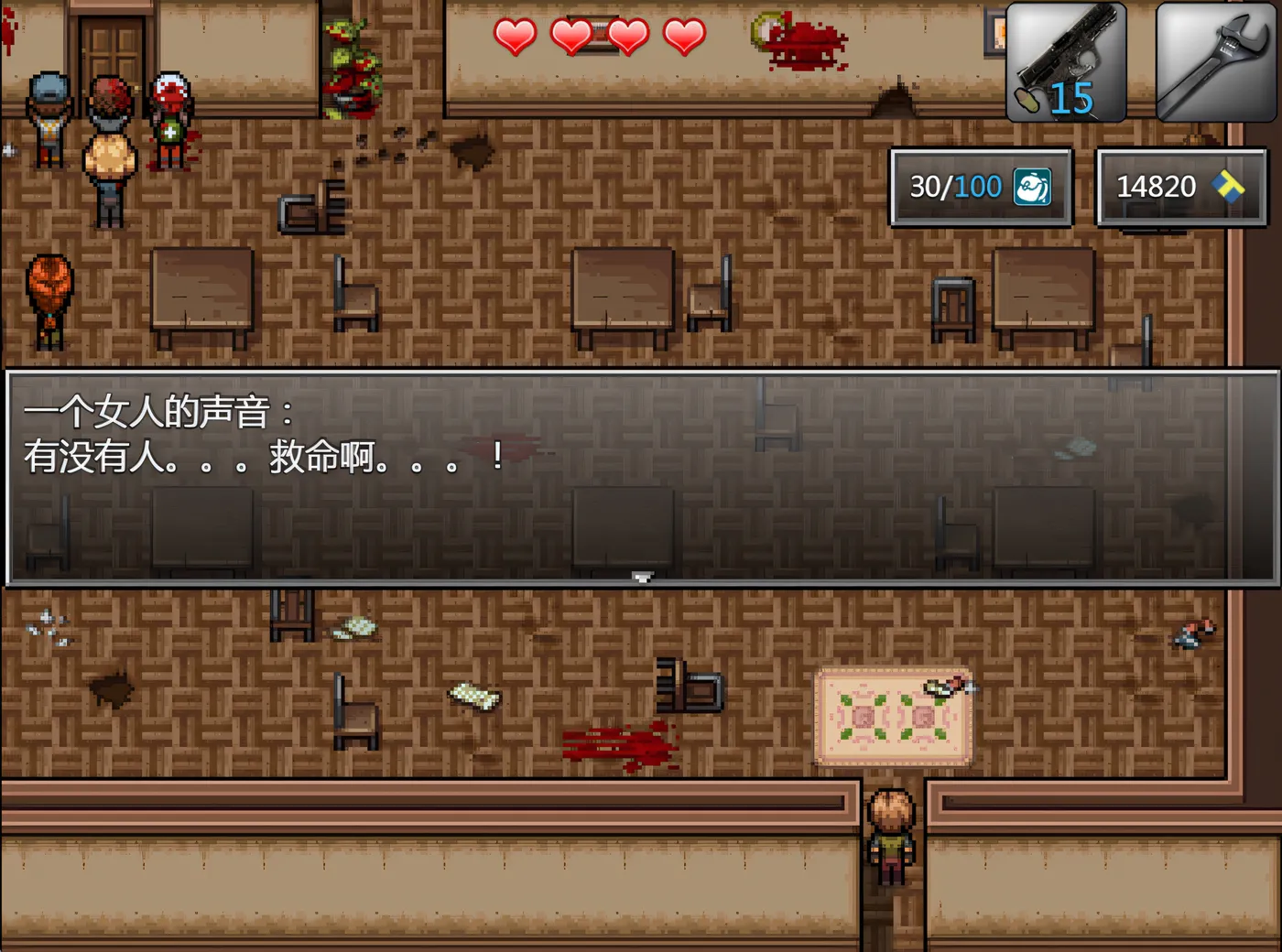Advance the woman's voice dialogue box

coord(641,476)
